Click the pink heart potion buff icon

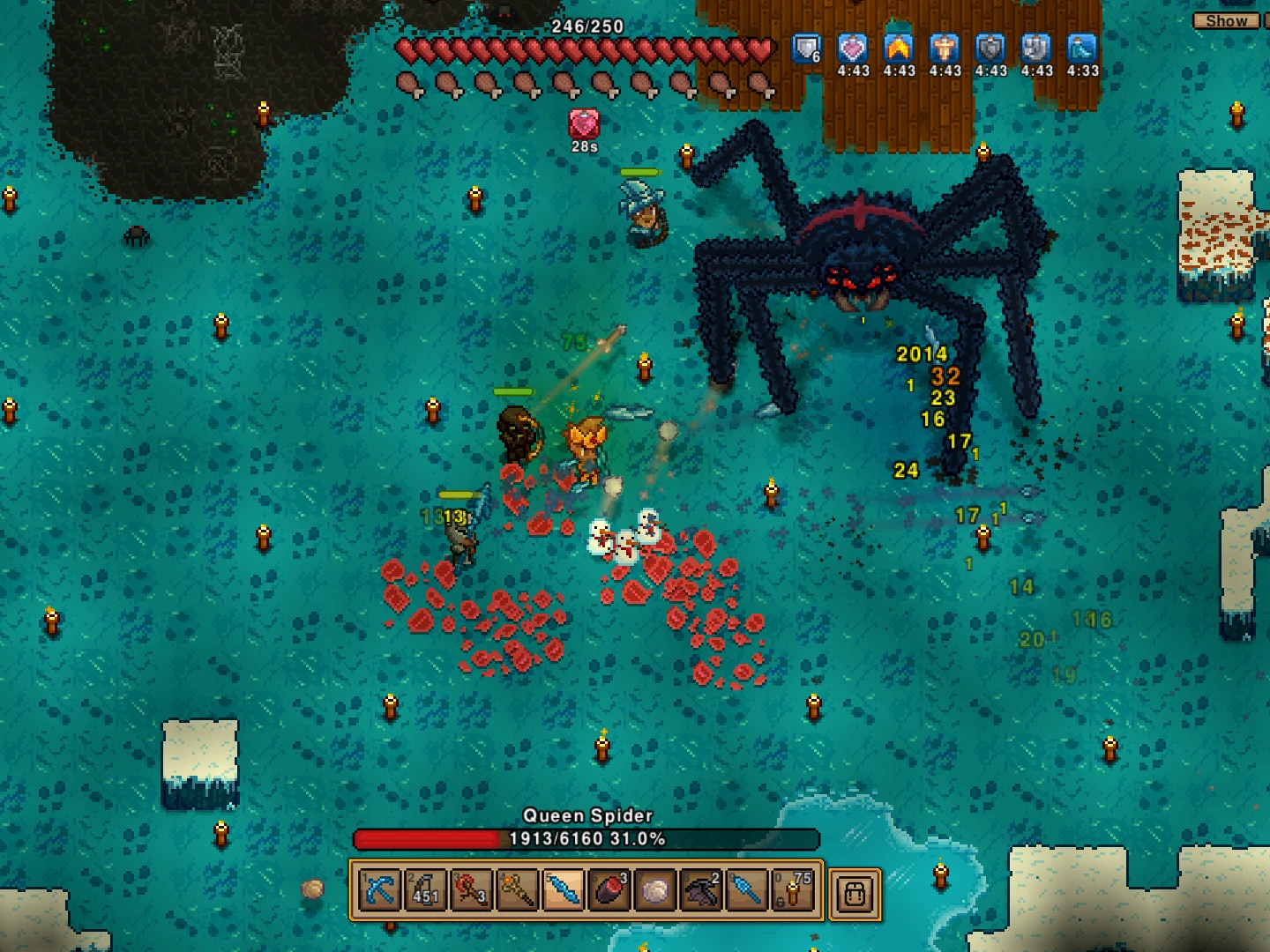pyautogui.click(x=853, y=48)
